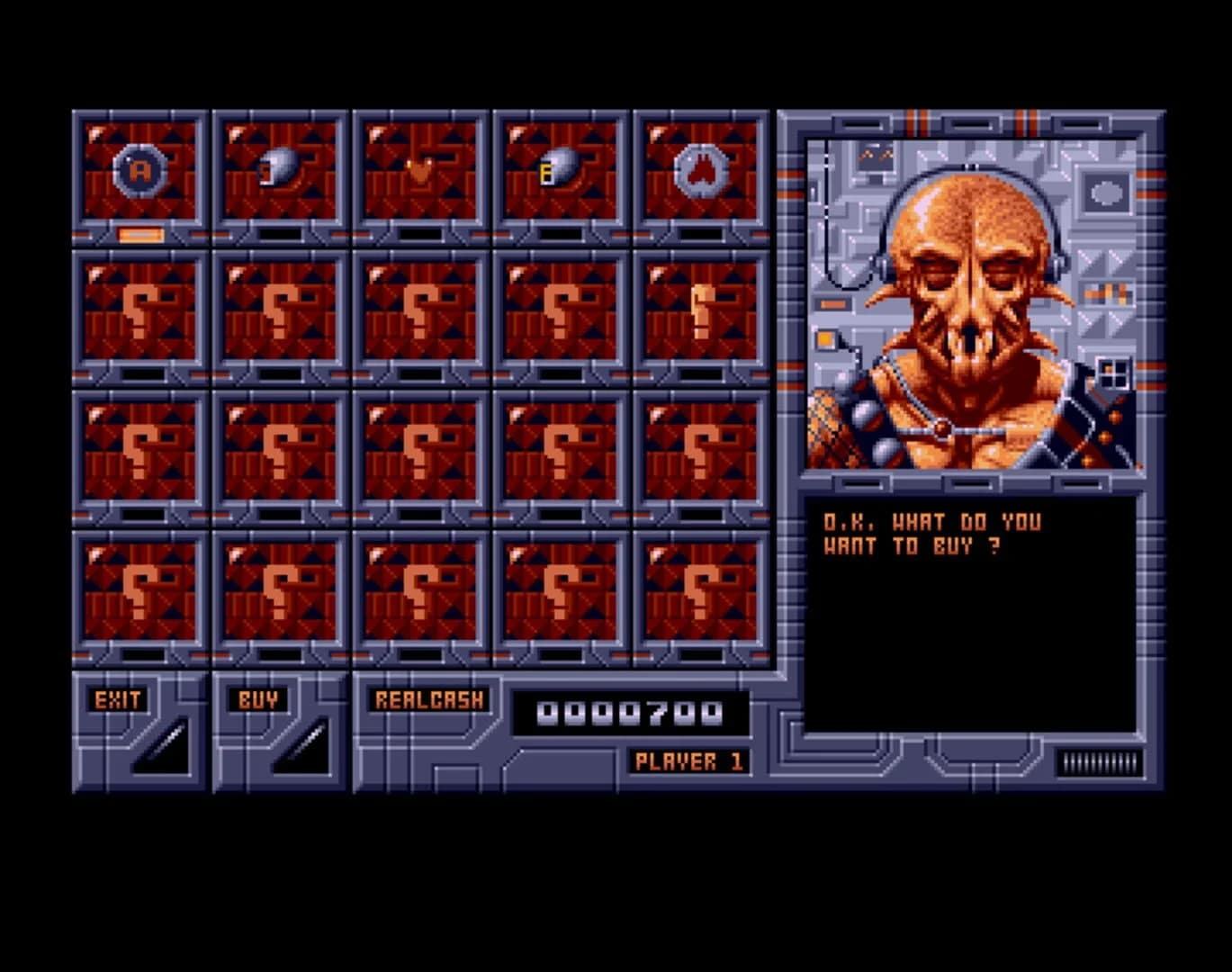The height and width of the screenshot is (972, 1232).
Task: Click the cash counter showing 0000700
Action: click(x=630, y=711)
